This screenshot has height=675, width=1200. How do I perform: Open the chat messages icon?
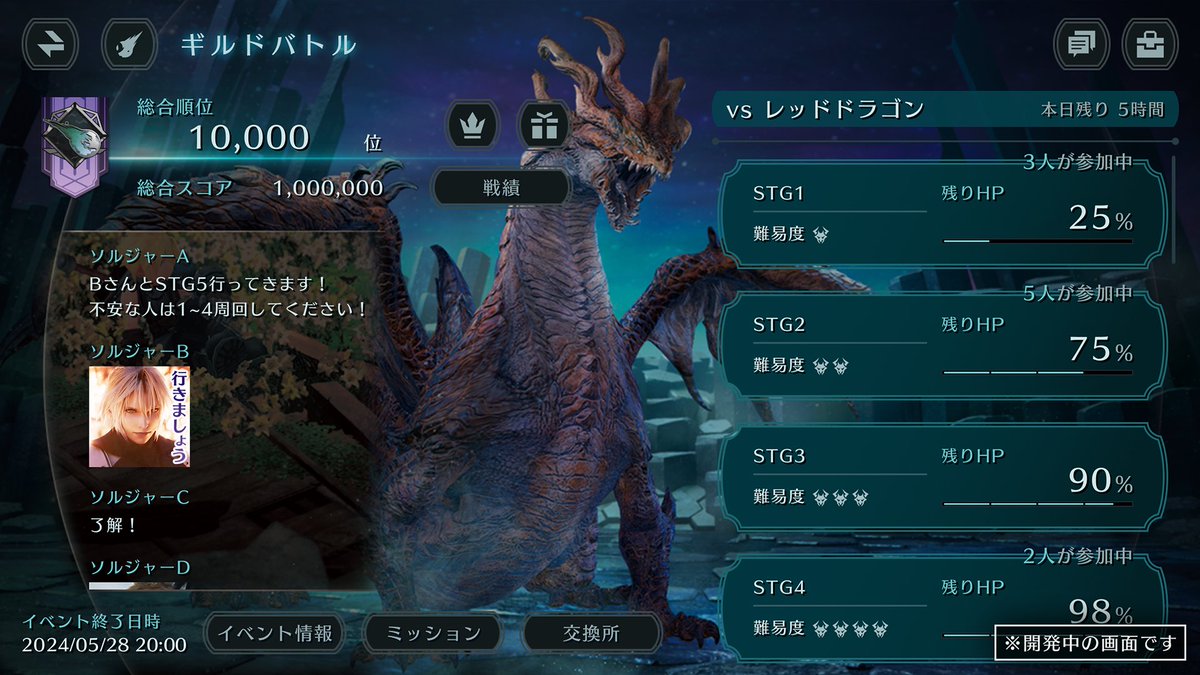1082,45
